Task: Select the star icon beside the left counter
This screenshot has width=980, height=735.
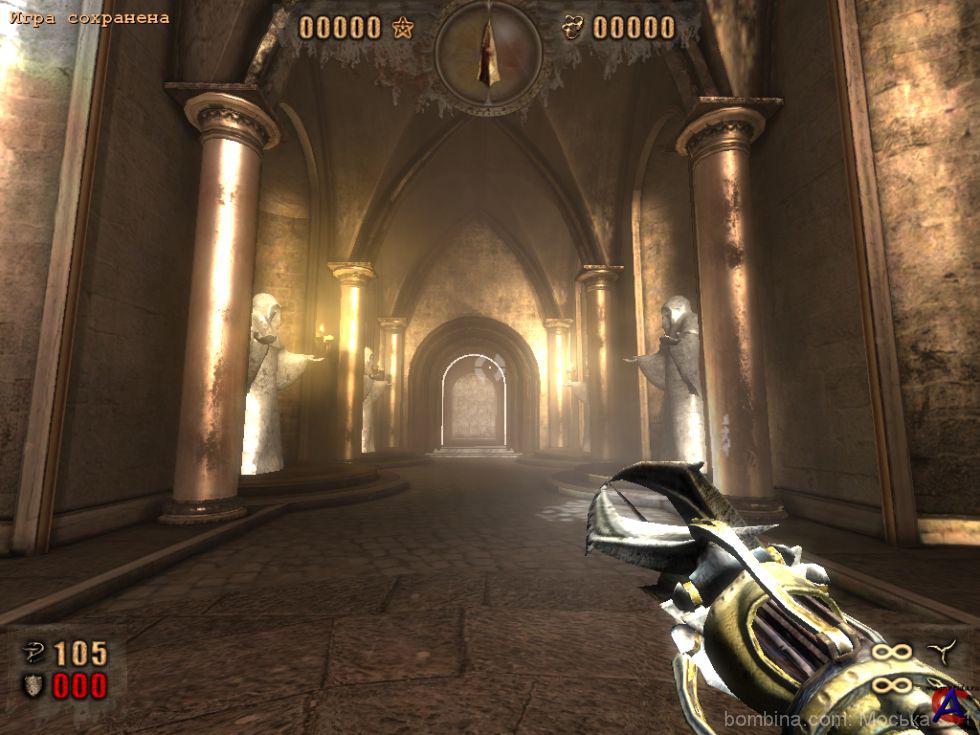Action: pyautogui.click(x=403, y=28)
